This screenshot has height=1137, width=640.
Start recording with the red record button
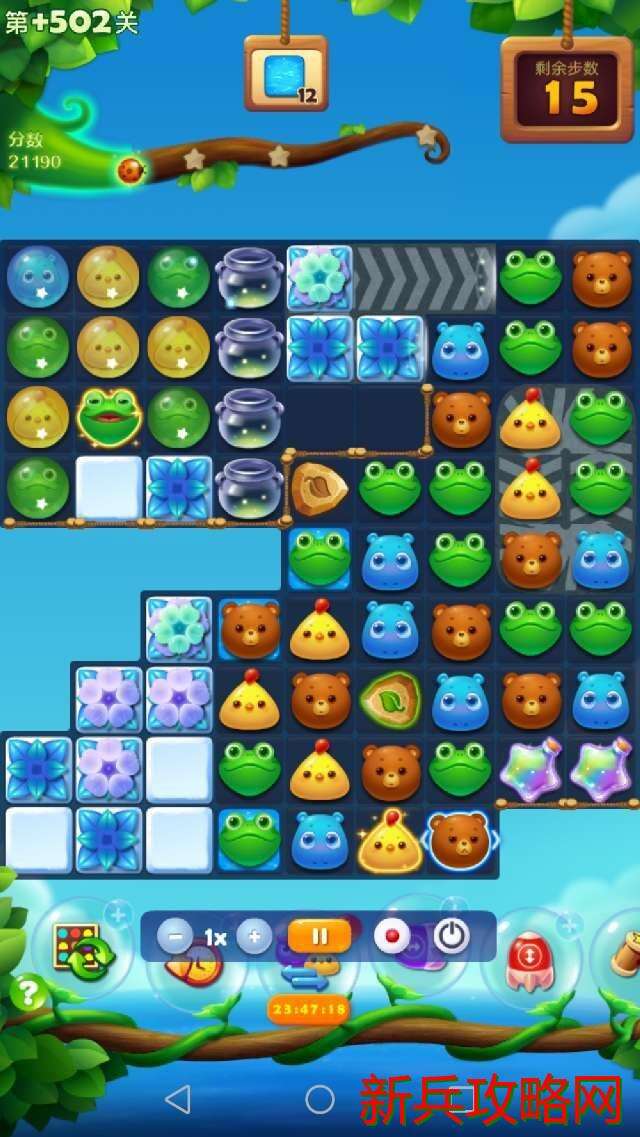click(x=392, y=937)
